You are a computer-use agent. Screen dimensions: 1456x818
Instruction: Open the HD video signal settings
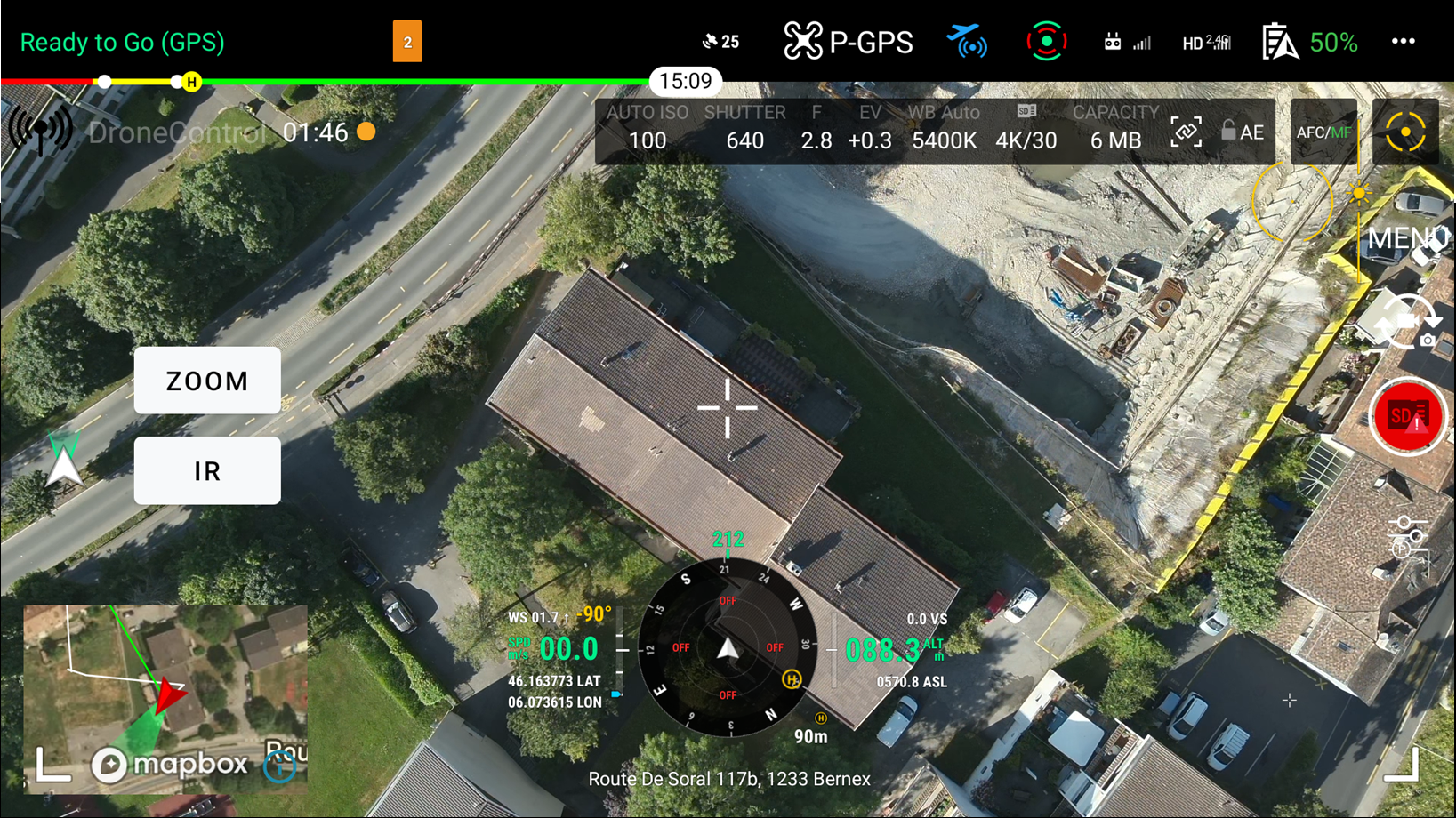[1205, 42]
